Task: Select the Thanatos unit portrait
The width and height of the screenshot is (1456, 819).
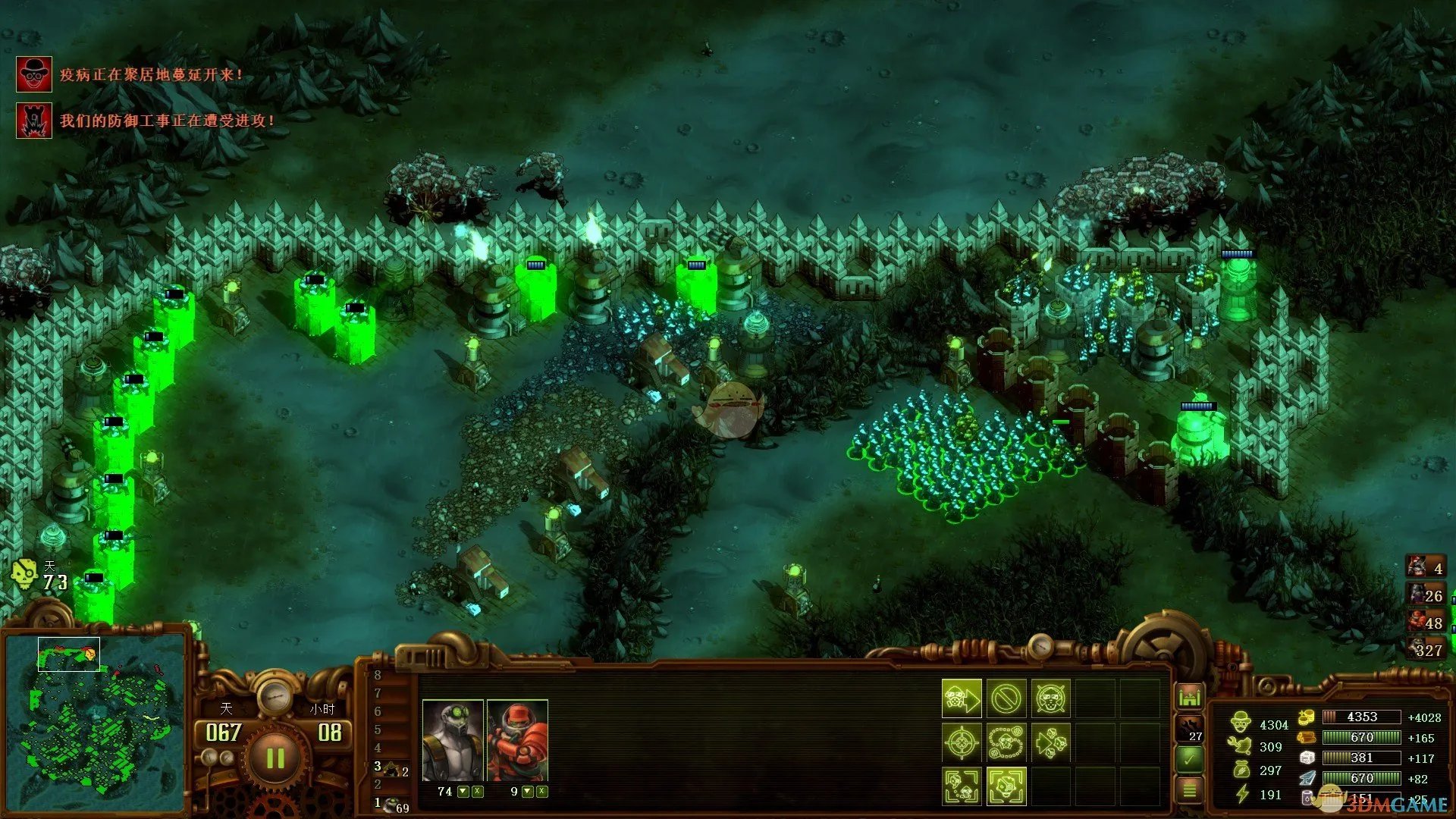Action: [453, 741]
